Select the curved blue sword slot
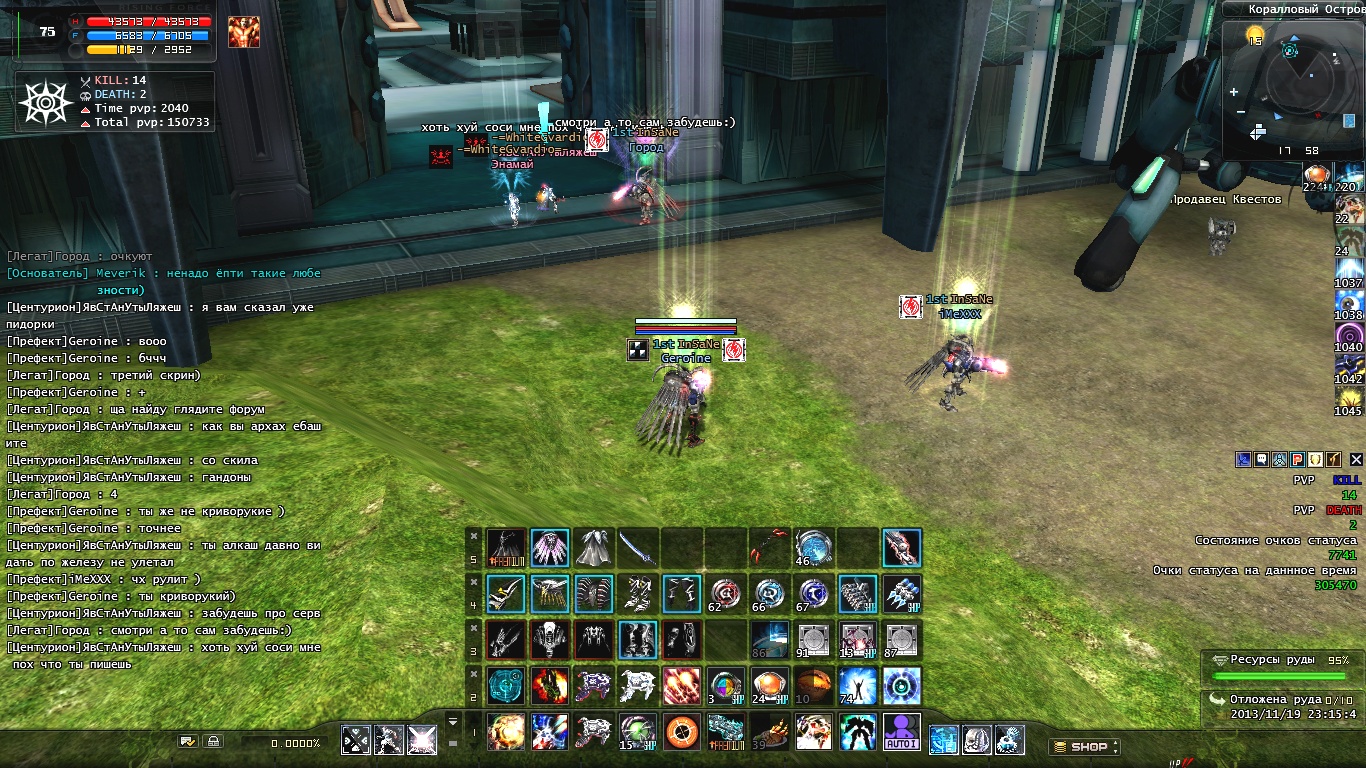1366x768 pixels. pos(637,548)
